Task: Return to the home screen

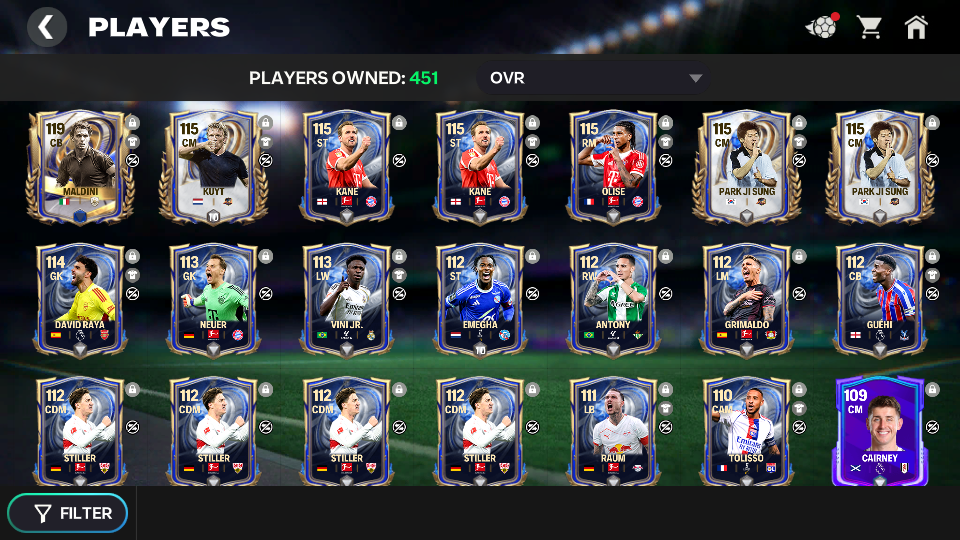Action: click(x=916, y=27)
